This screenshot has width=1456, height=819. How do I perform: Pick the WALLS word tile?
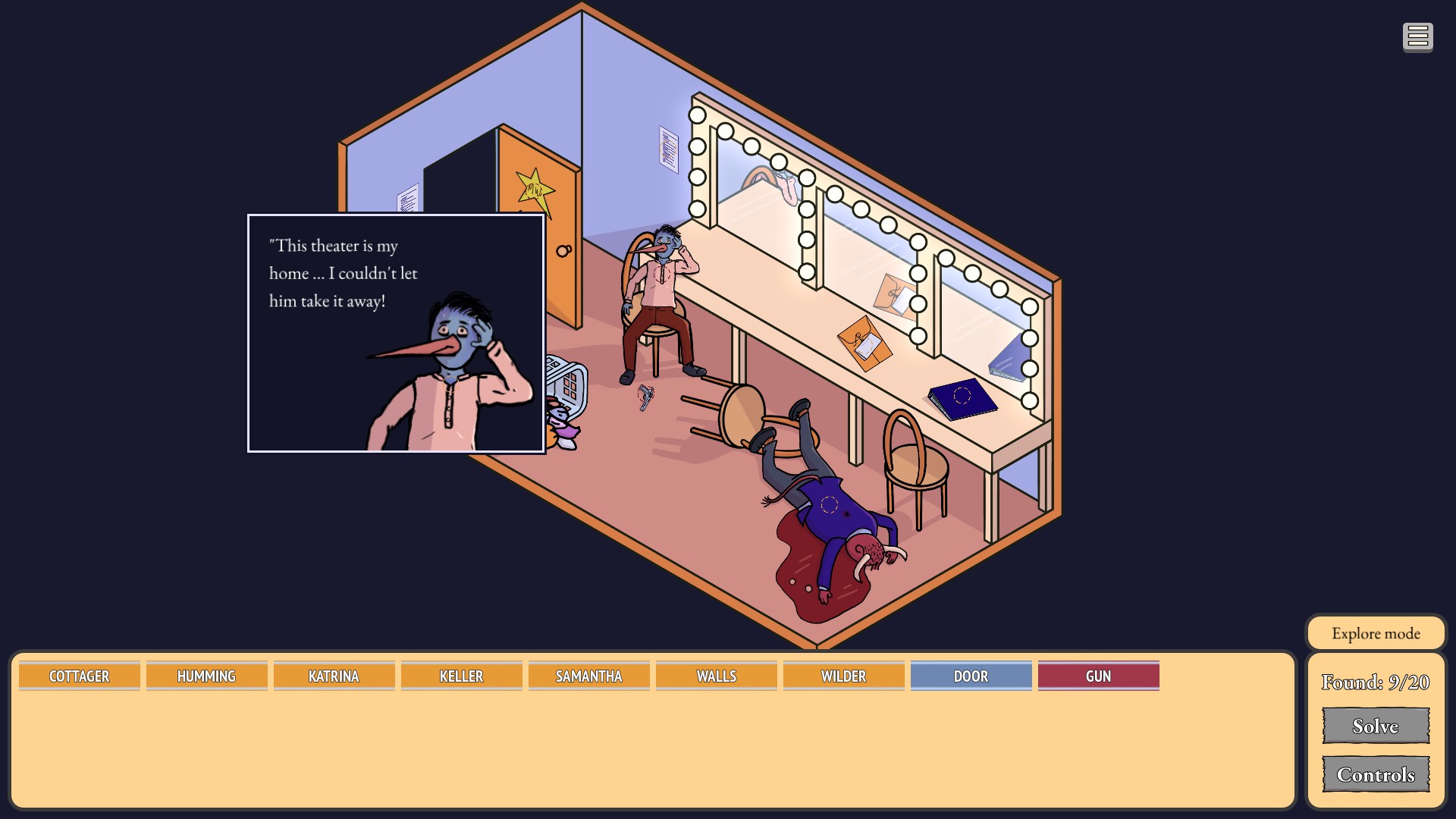(716, 676)
